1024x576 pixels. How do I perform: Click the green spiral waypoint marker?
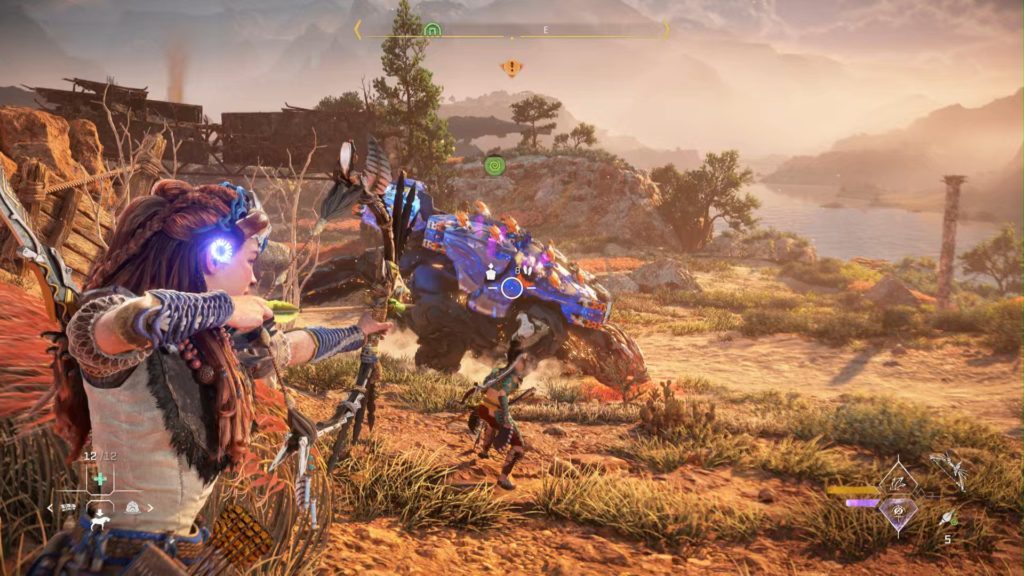[494, 165]
